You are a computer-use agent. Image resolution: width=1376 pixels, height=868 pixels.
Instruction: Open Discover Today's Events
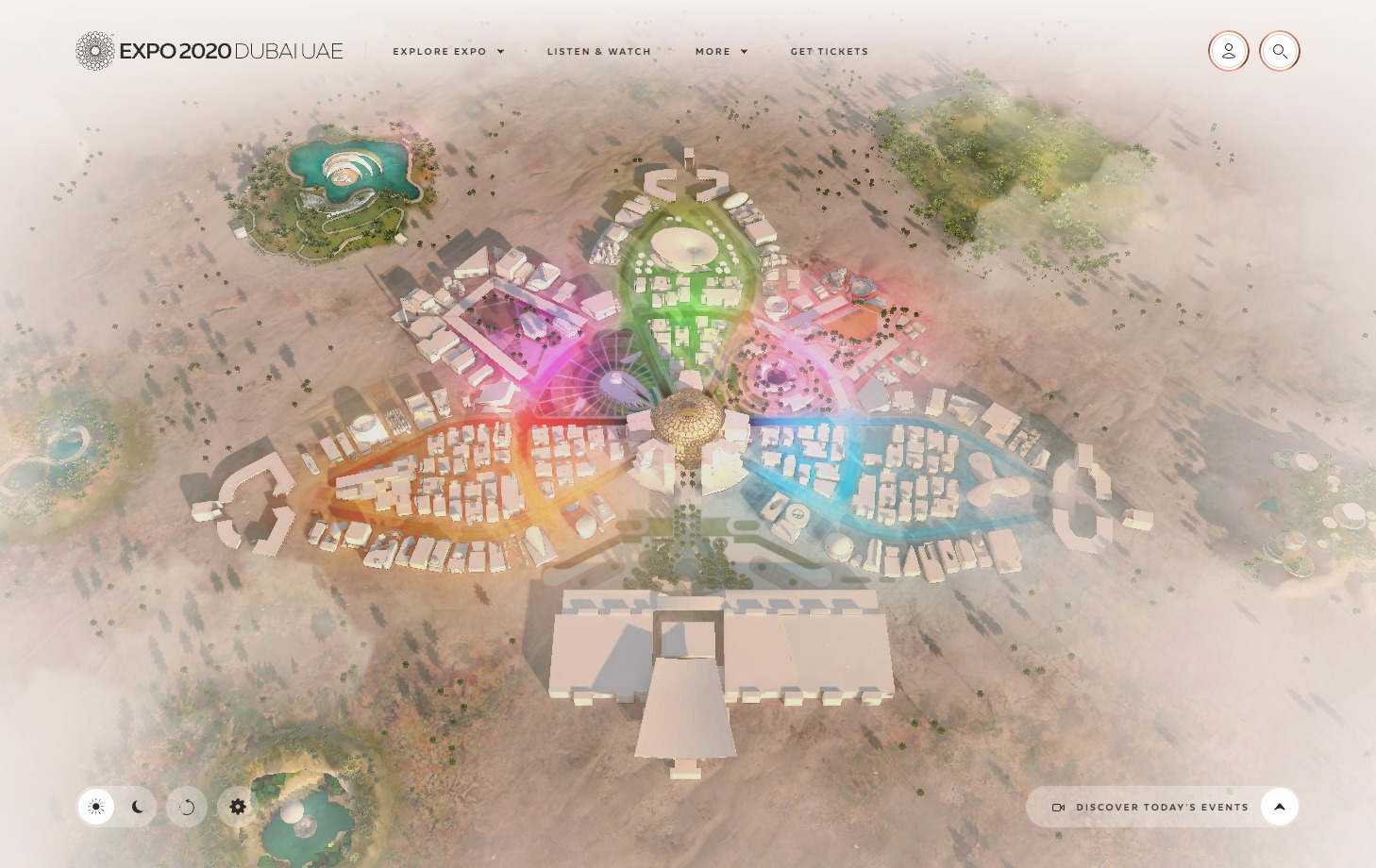pyautogui.click(x=1163, y=807)
